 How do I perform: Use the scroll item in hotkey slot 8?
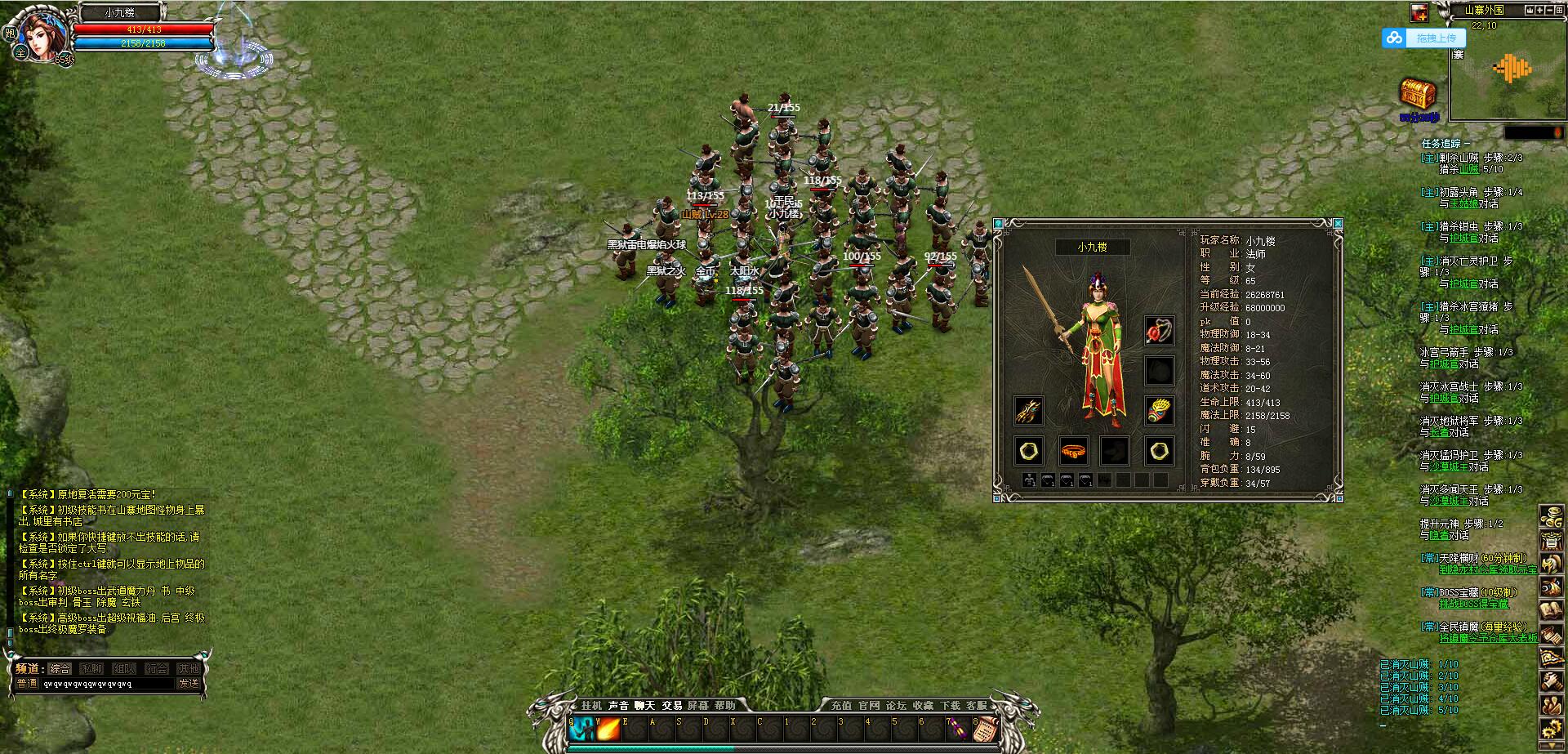coord(987,730)
